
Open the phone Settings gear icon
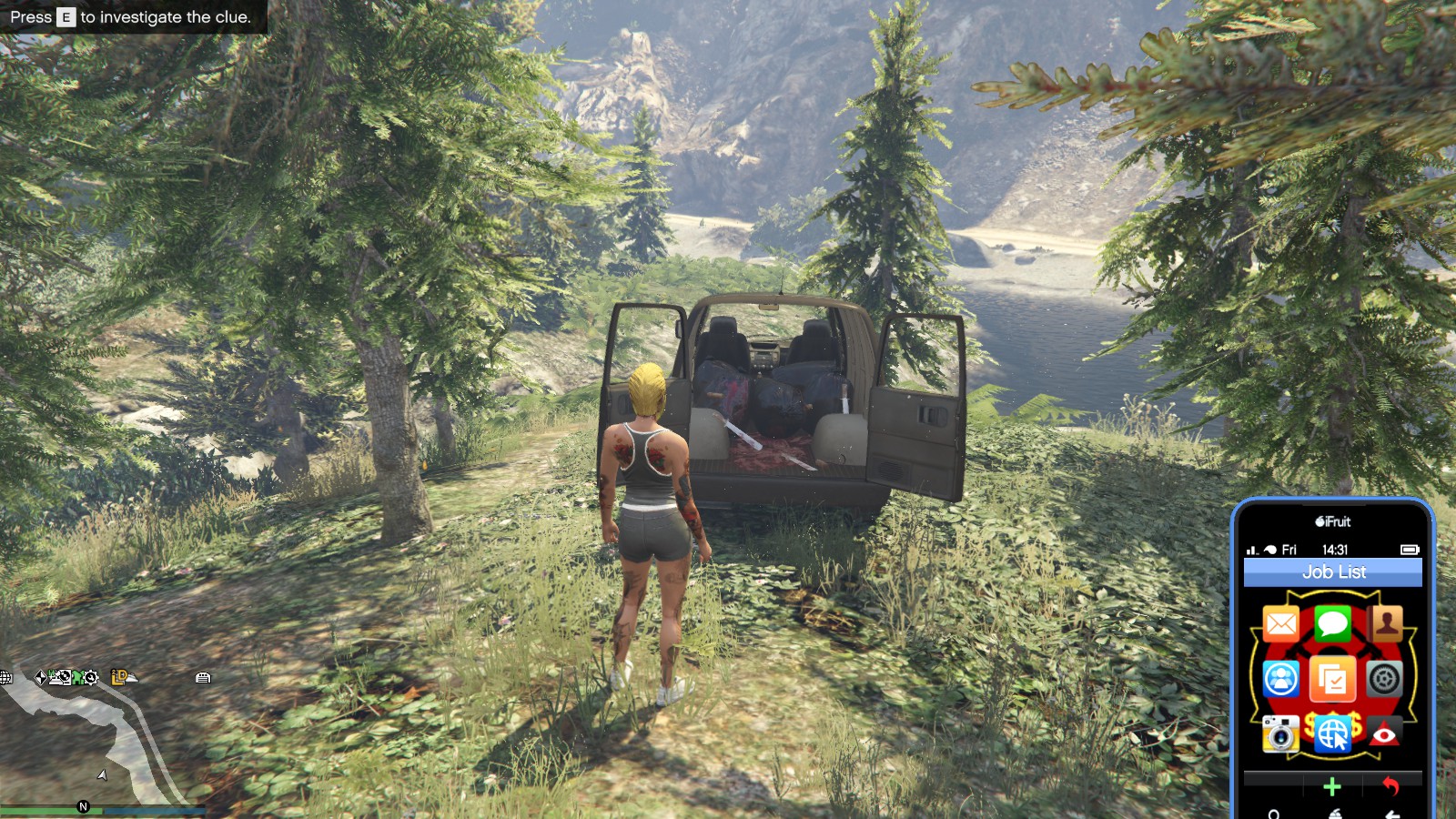point(1384,679)
